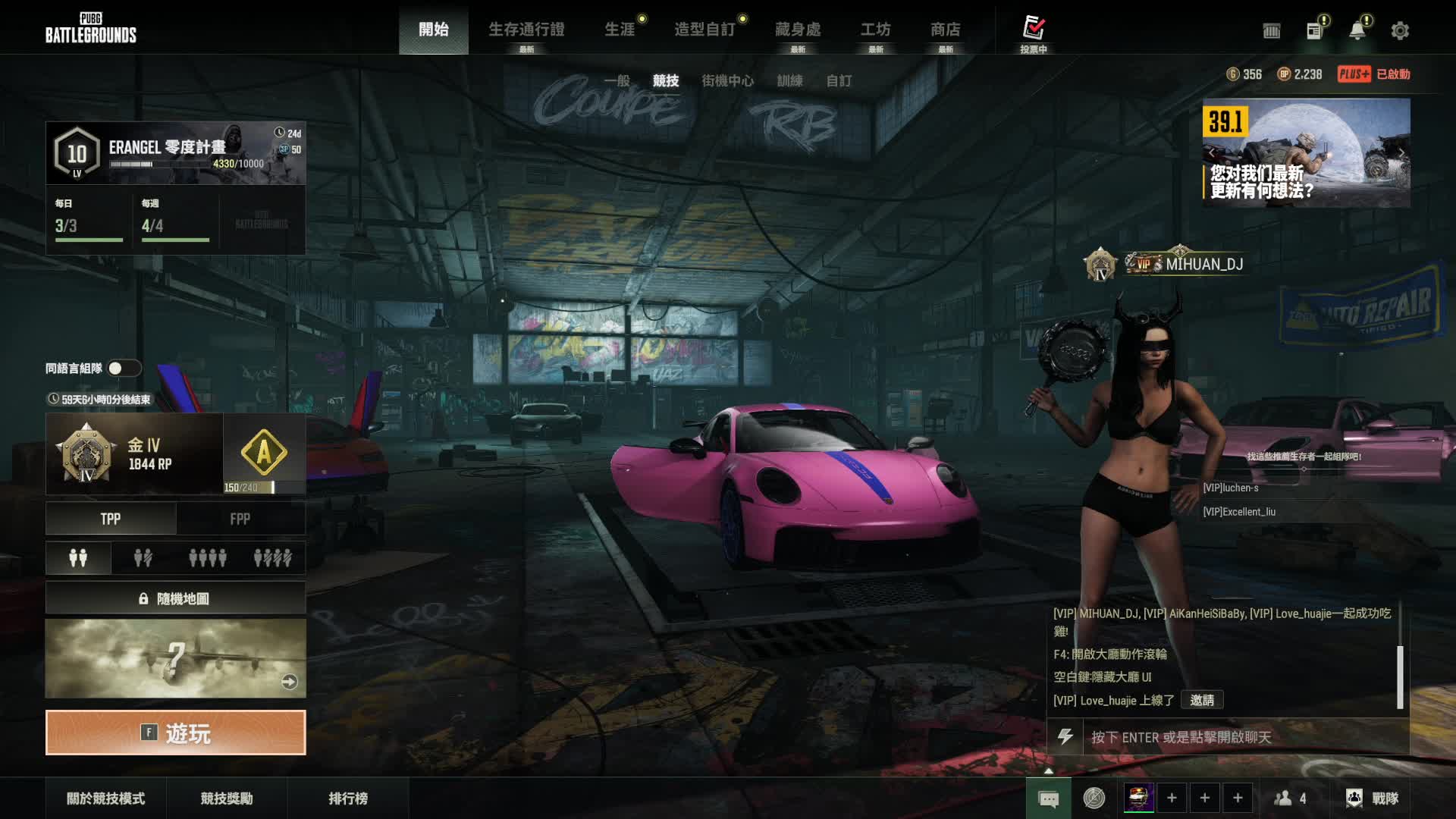The height and width of the screenshot is (819, 1456).
Task: Open the ERANGEL 零度計畫 pass level card
Action: point(175,153)
